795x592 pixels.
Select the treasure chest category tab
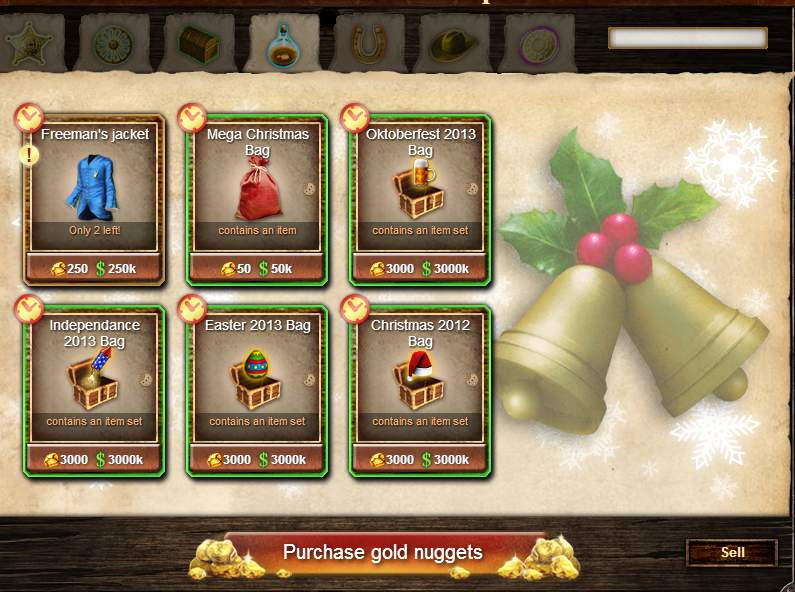[198, 42]
